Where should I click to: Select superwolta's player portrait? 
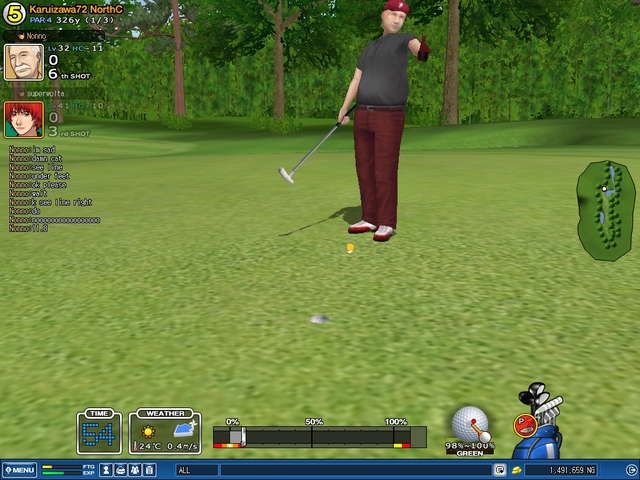click(23, 119)
